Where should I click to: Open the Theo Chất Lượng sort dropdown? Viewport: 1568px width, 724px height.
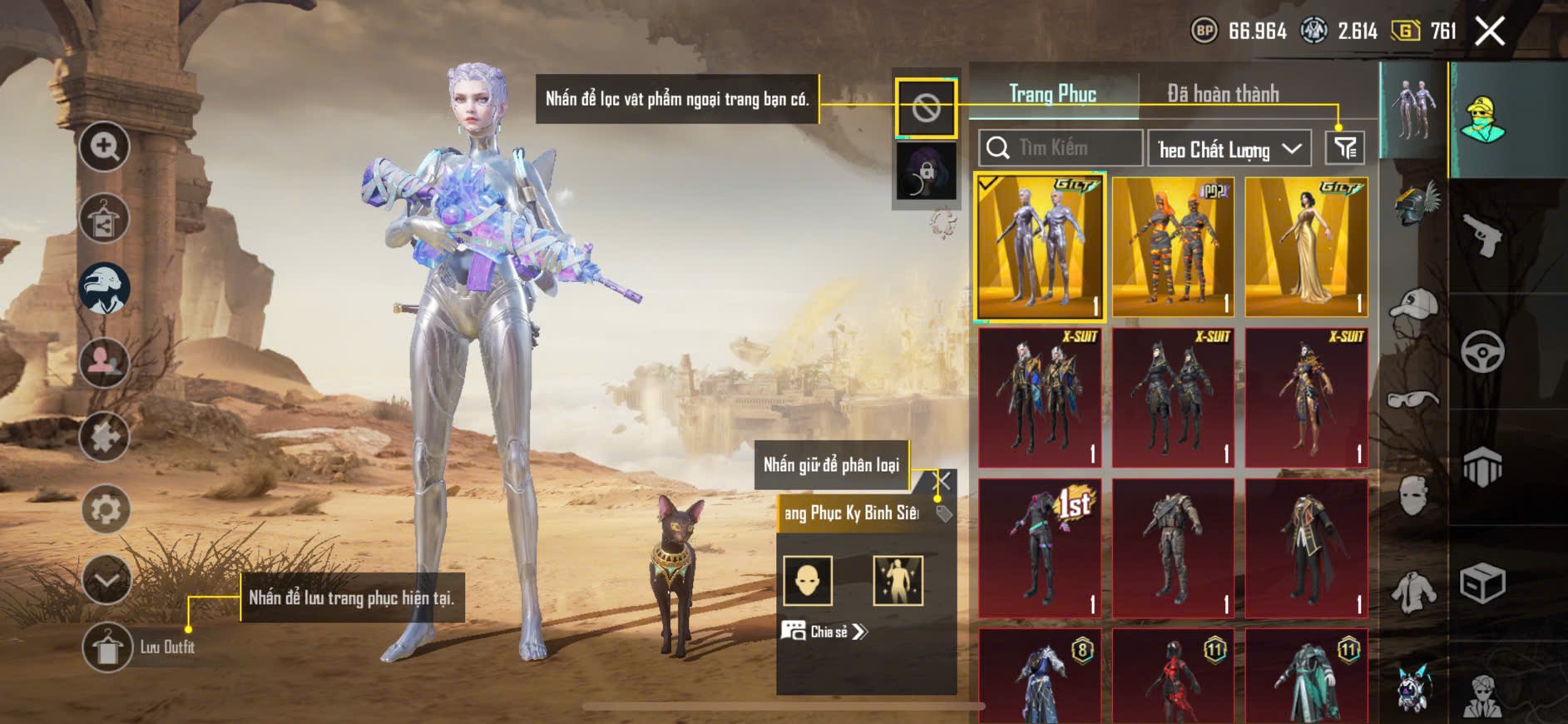pos(1229,149)
